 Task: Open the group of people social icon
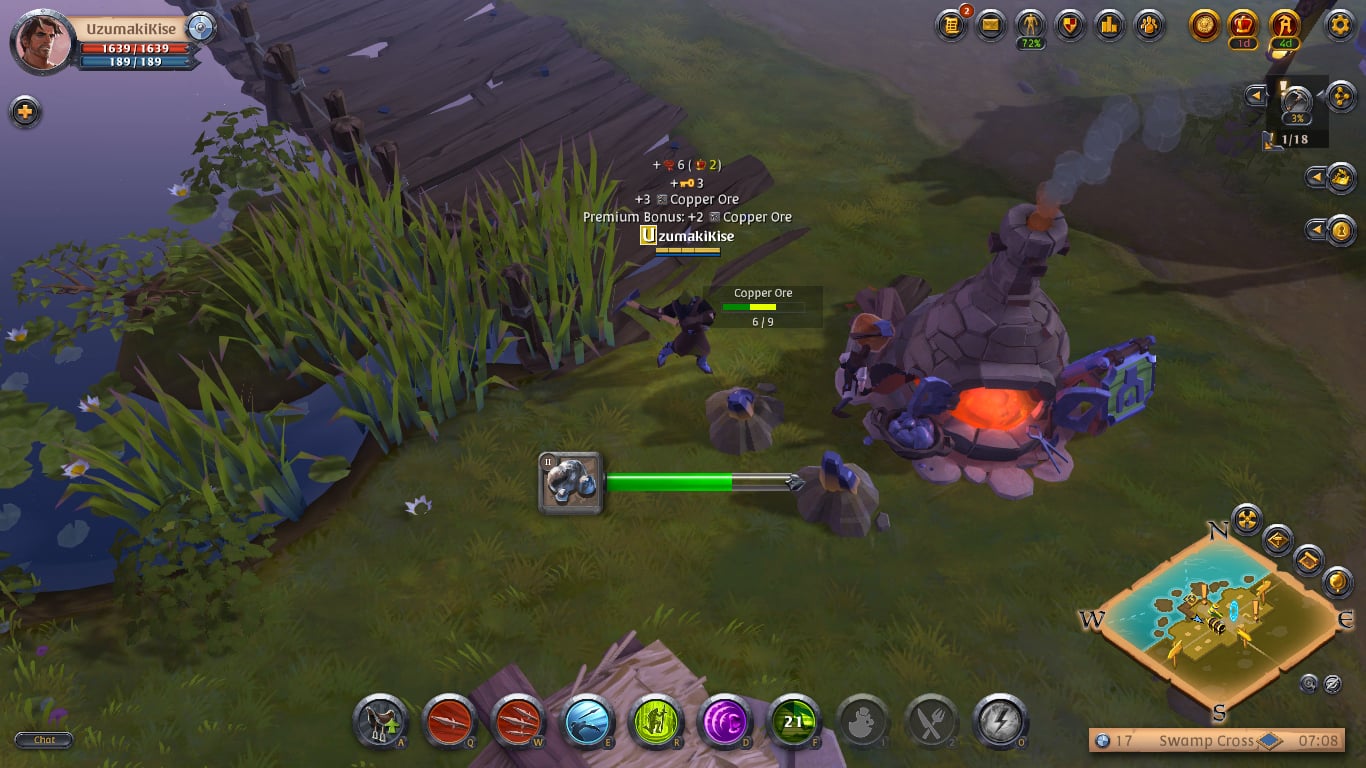(x=1149, y=25)
